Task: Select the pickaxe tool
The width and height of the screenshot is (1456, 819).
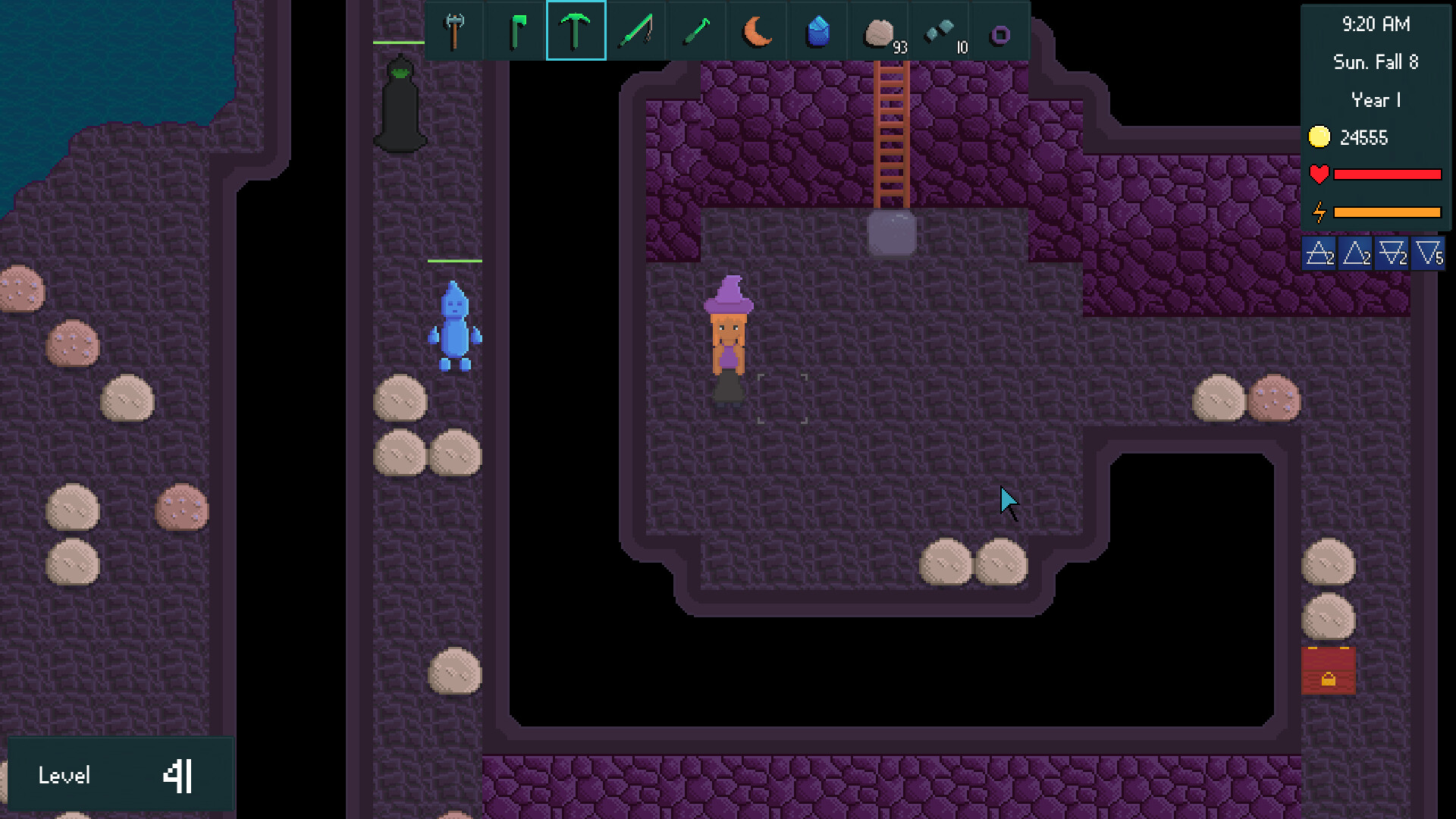Action: tap(575, 30)
